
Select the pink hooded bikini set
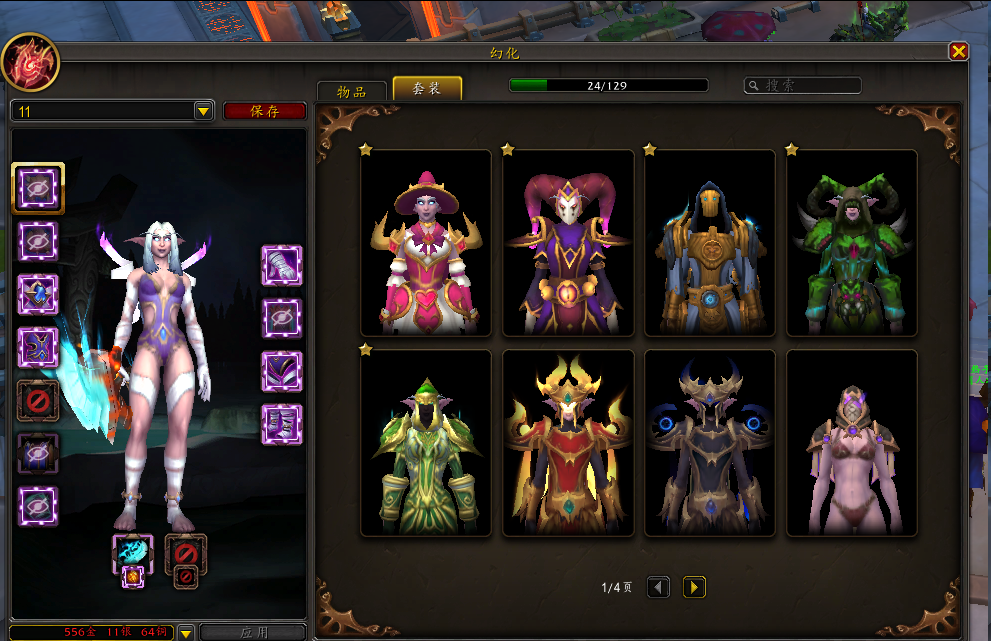852,443
